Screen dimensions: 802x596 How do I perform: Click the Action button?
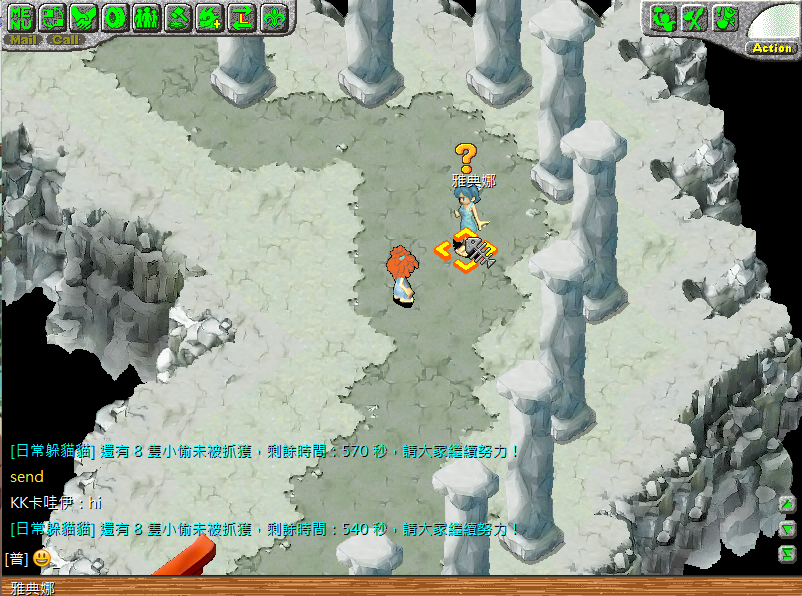coord(771,47)
